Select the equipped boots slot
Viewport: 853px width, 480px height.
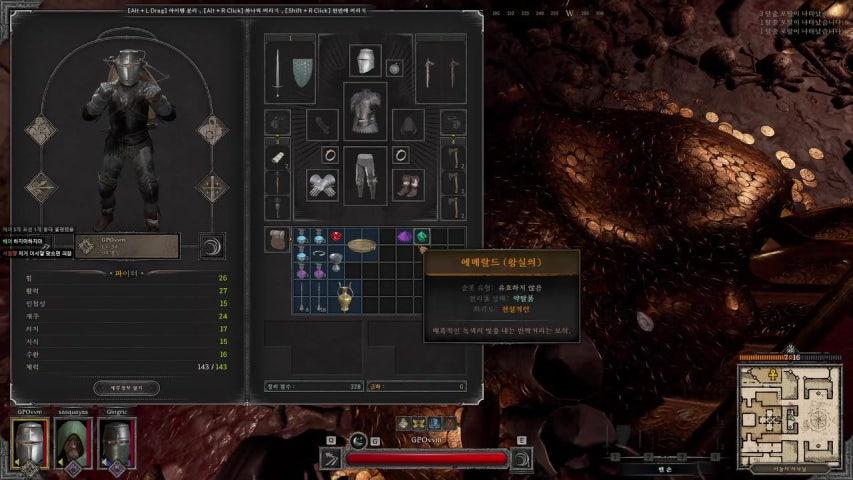pyautogui.click(x=408, y=186)
